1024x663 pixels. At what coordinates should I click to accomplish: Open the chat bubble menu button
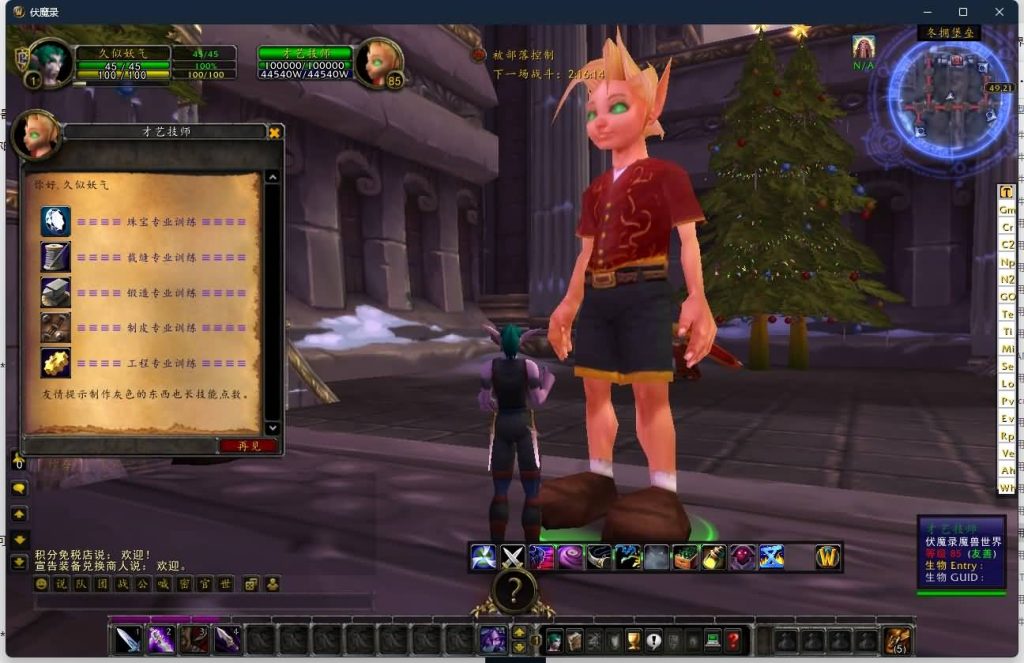(x=19, y=488)
